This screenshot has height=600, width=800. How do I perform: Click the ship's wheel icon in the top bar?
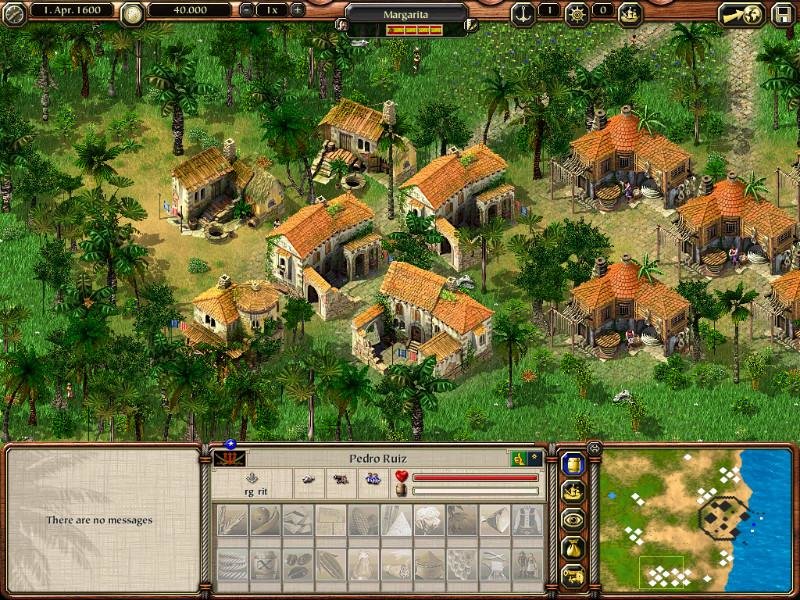point(578,13)
